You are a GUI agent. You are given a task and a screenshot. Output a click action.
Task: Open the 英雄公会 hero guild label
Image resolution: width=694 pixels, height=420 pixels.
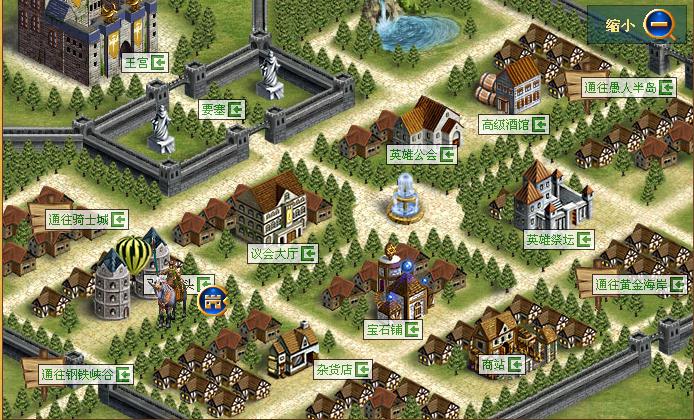click(422, 155)
